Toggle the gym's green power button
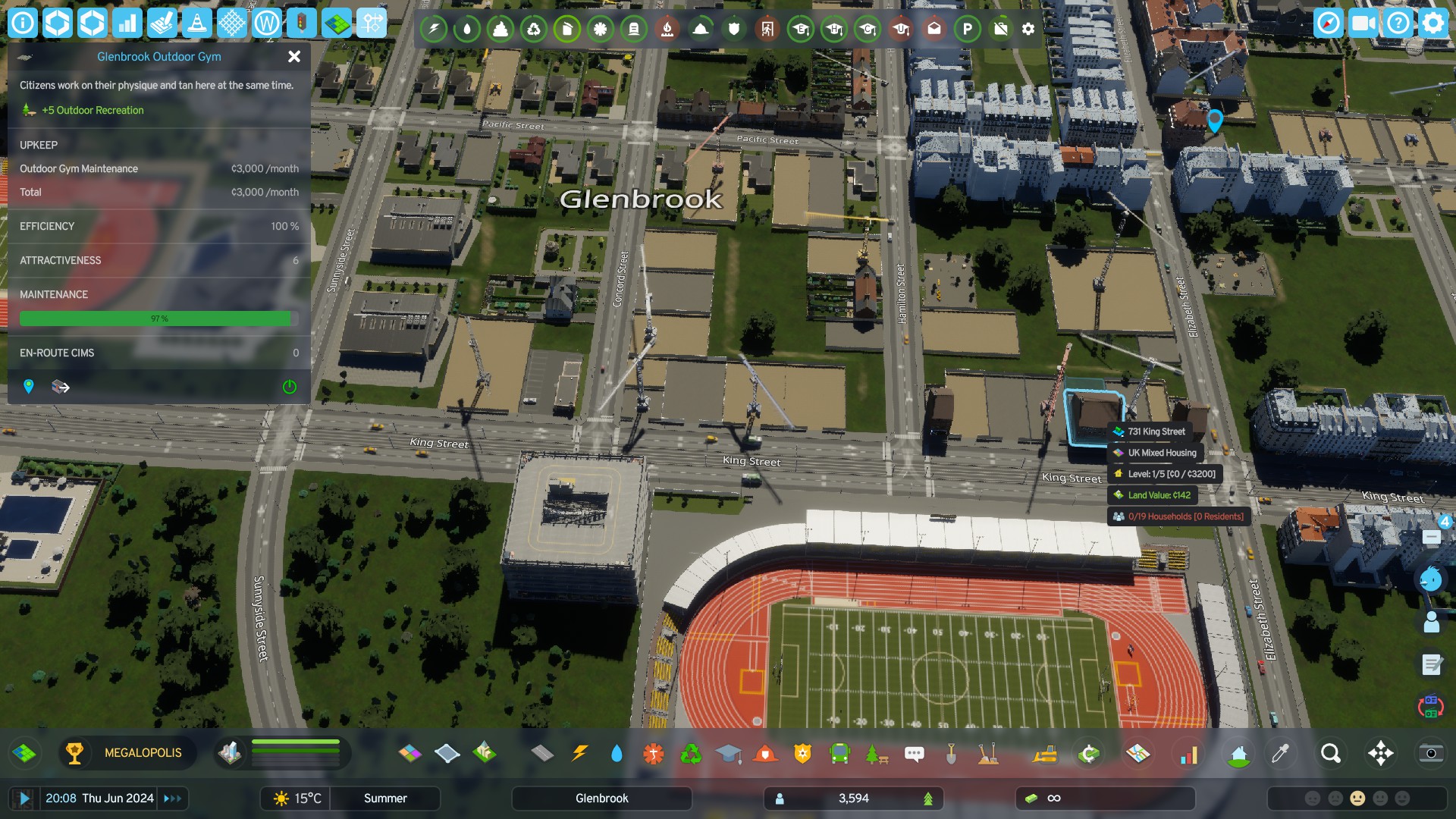 290,387
